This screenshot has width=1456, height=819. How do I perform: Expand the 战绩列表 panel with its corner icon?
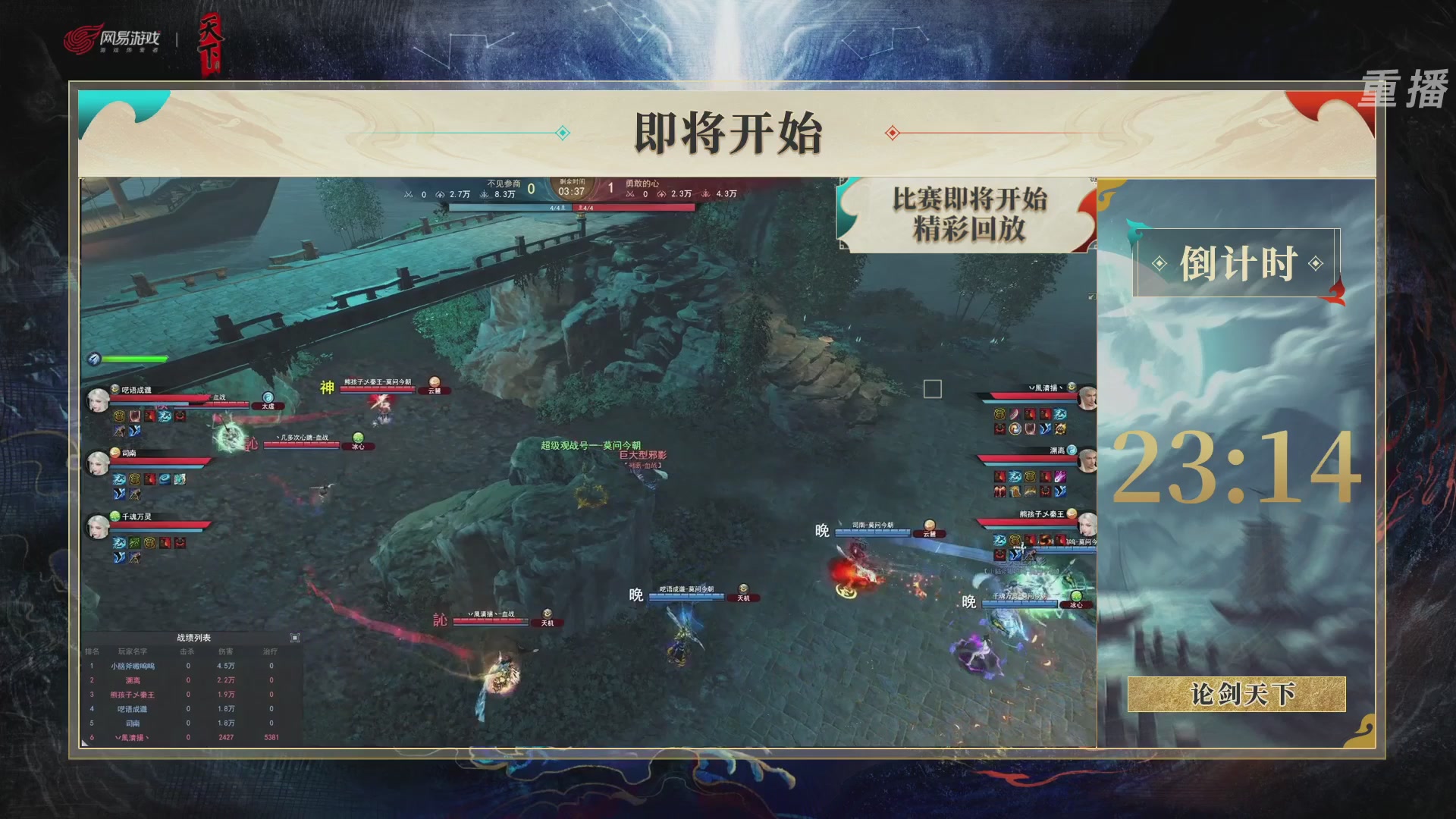[295, 638]
